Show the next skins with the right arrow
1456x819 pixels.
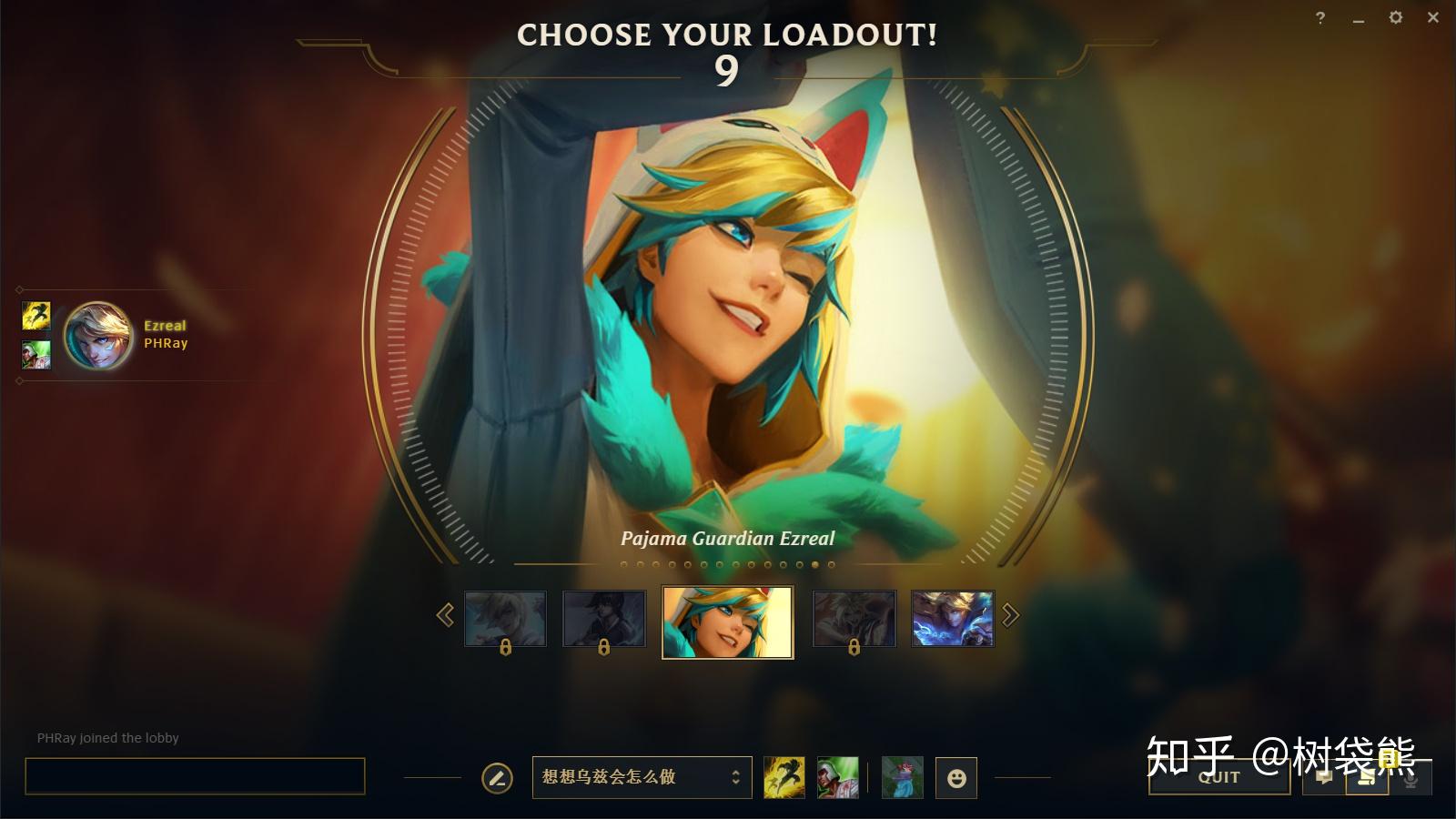1010,616
